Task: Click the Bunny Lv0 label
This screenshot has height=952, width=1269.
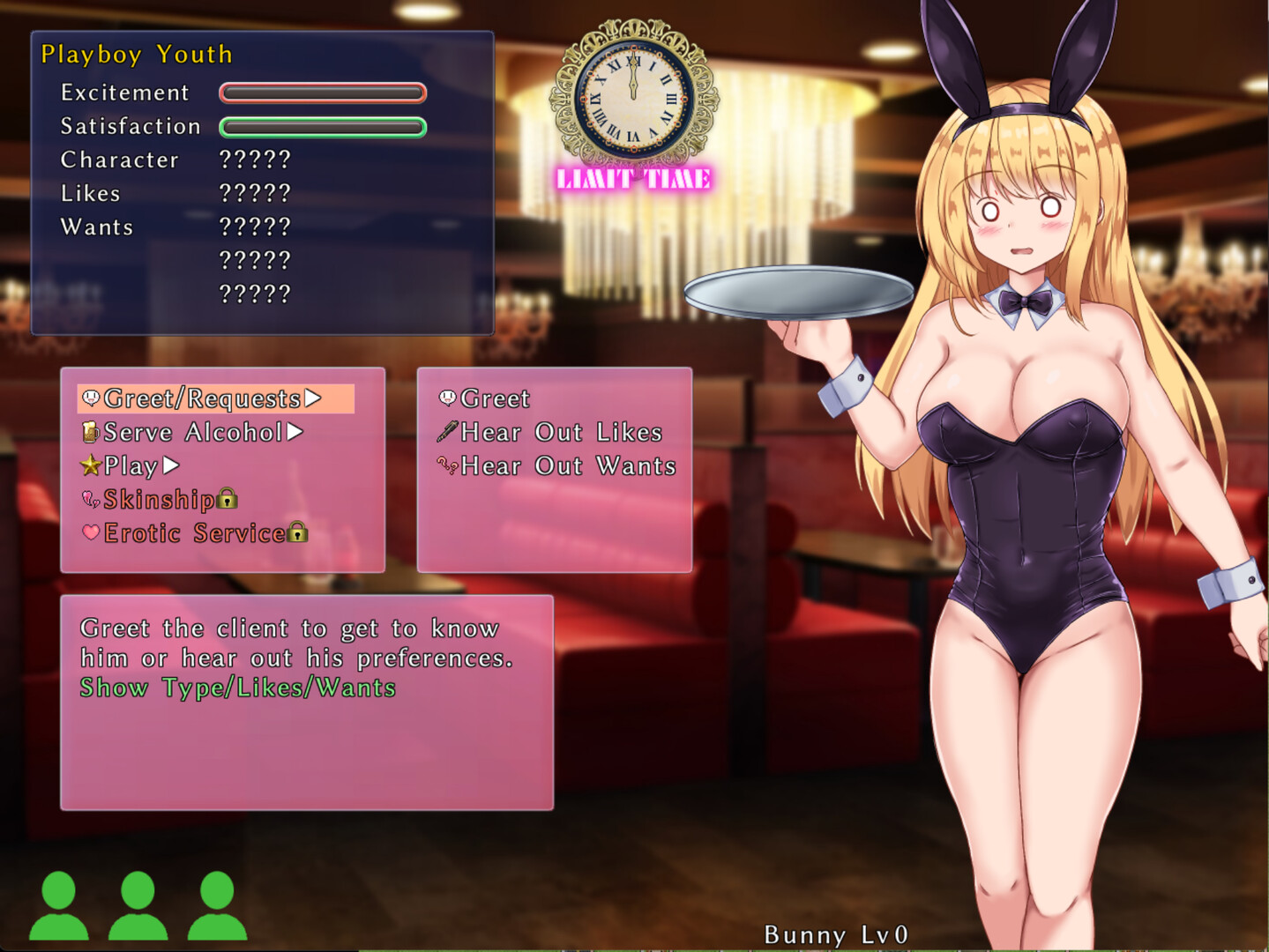Action: tap(838, 935)
